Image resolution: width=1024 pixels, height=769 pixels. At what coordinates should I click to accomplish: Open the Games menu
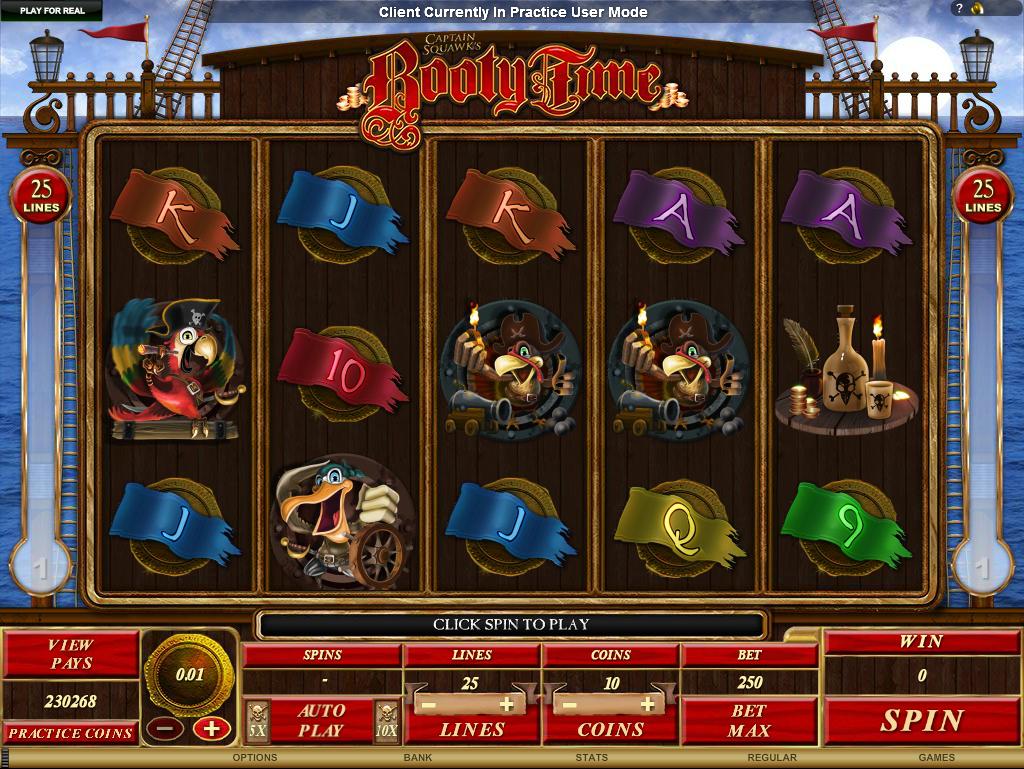937,758
